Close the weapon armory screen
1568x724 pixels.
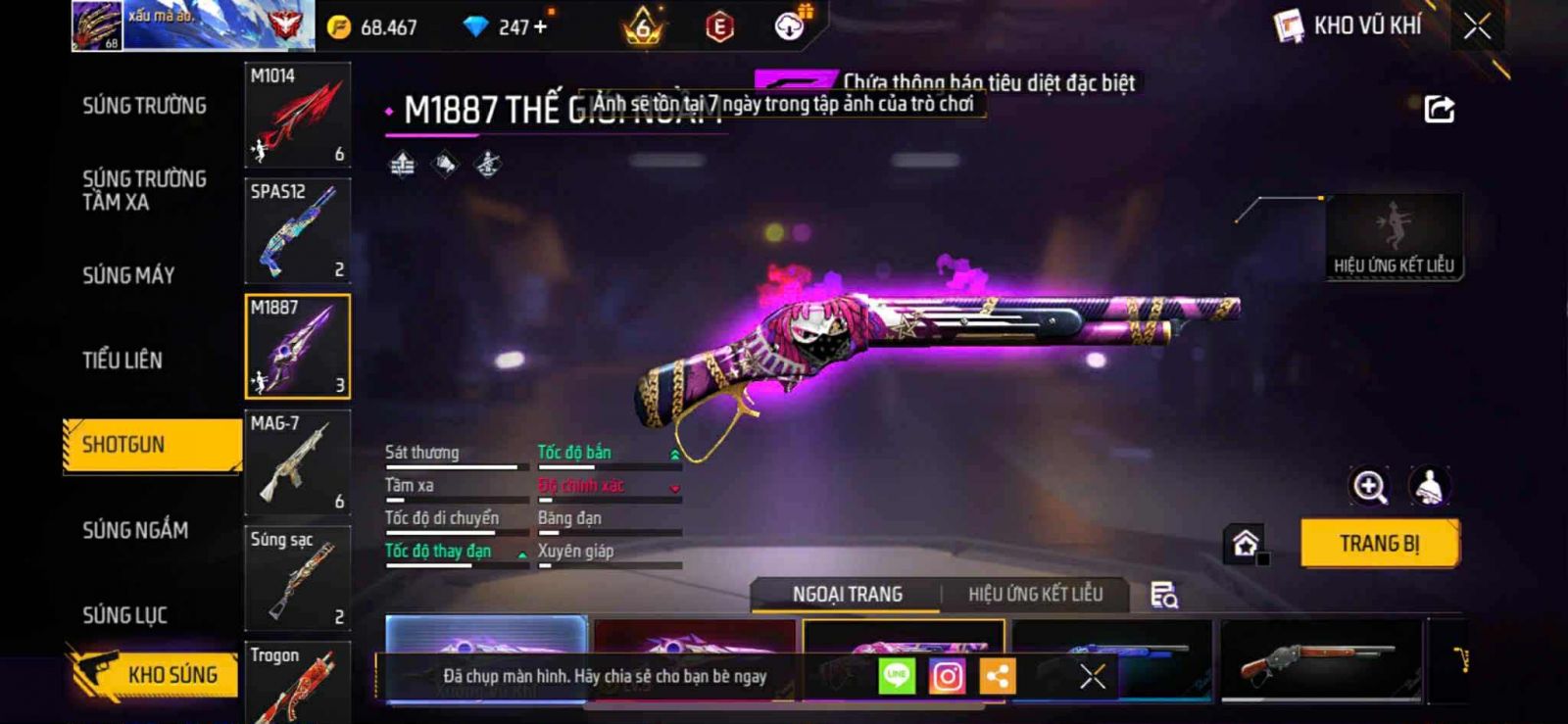[x=1477, y=26]
